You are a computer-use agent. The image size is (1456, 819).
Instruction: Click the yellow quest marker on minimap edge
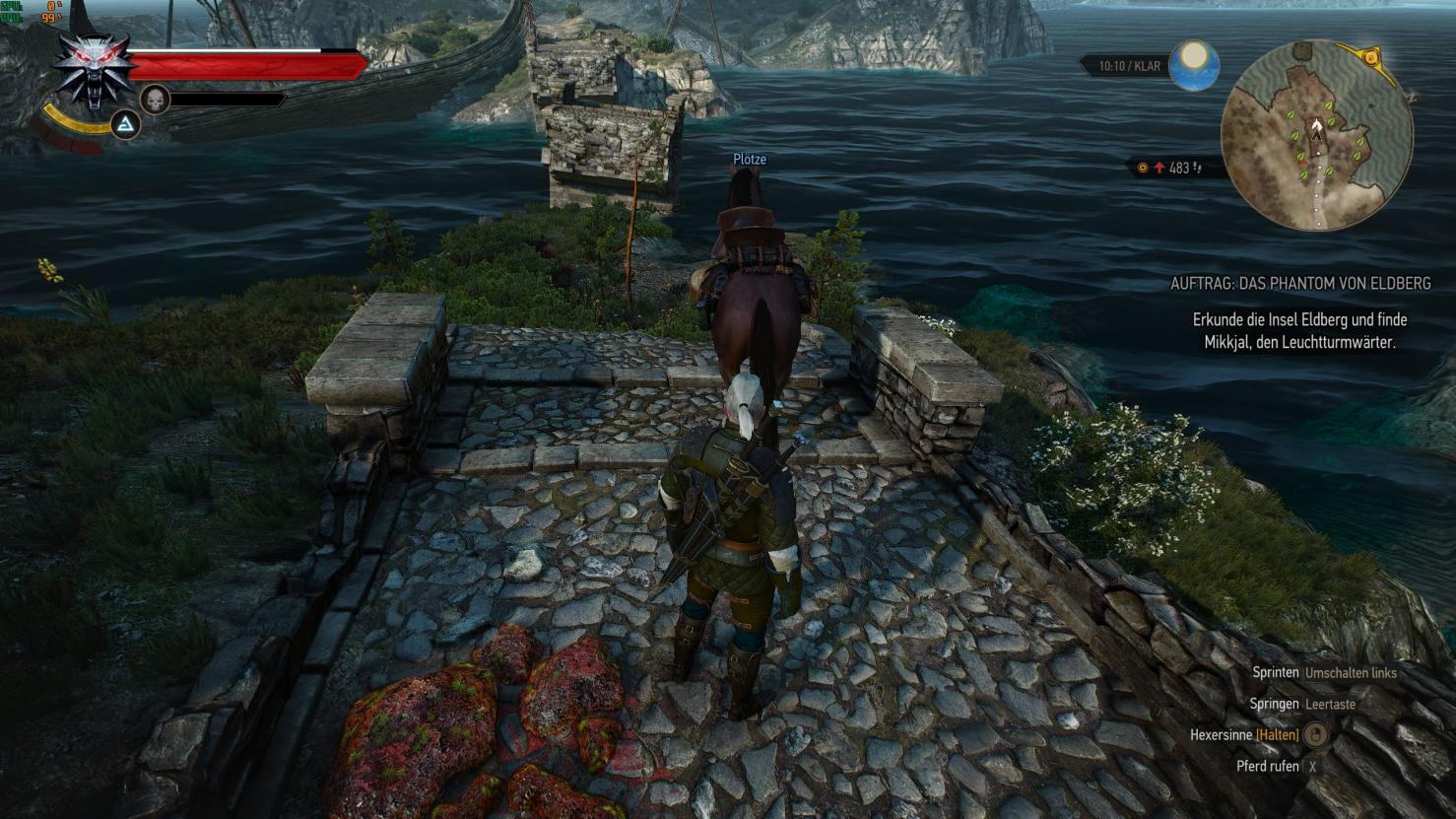1372,56
